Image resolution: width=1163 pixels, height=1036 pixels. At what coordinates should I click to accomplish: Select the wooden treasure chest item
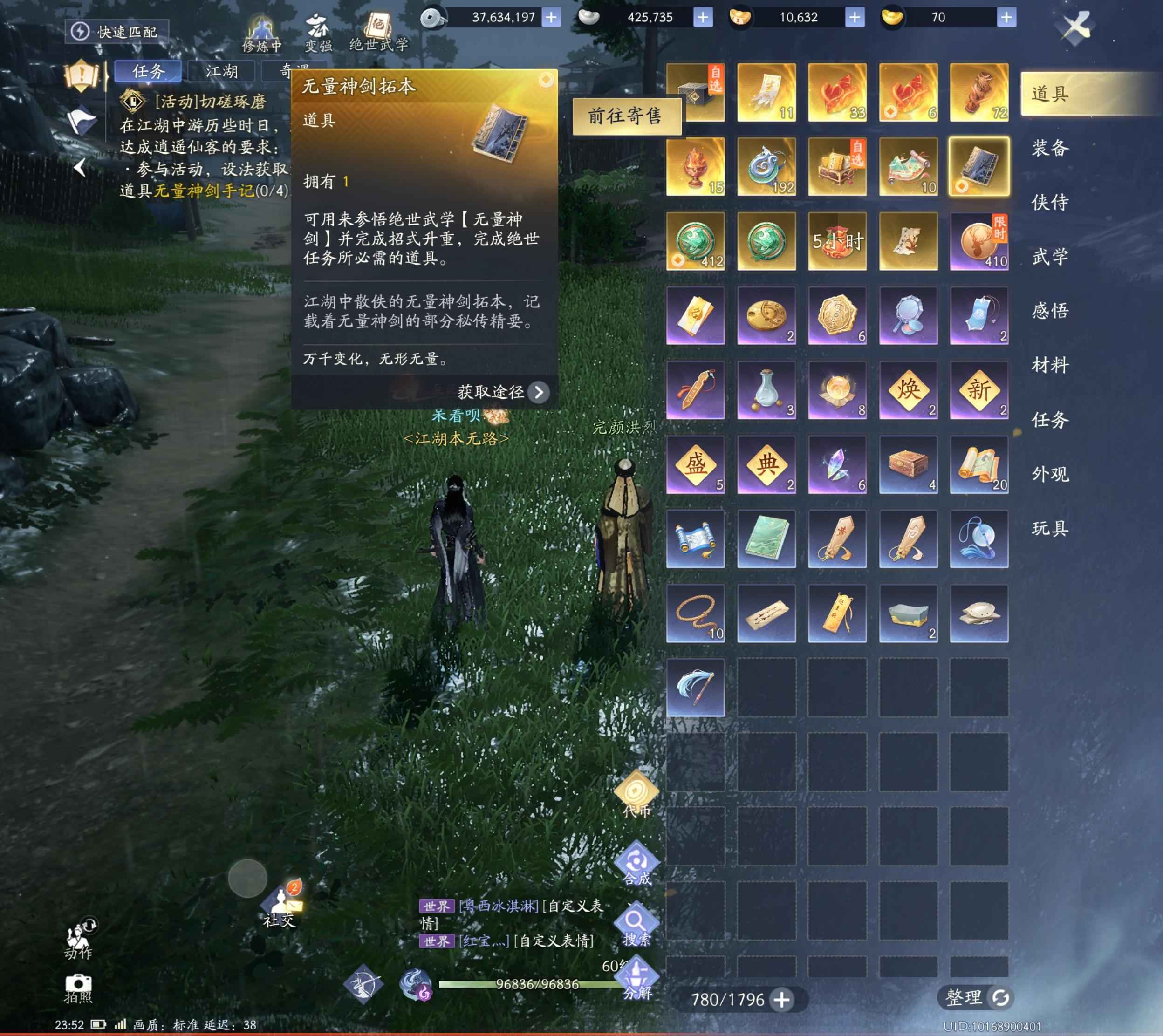coord(908,464)
